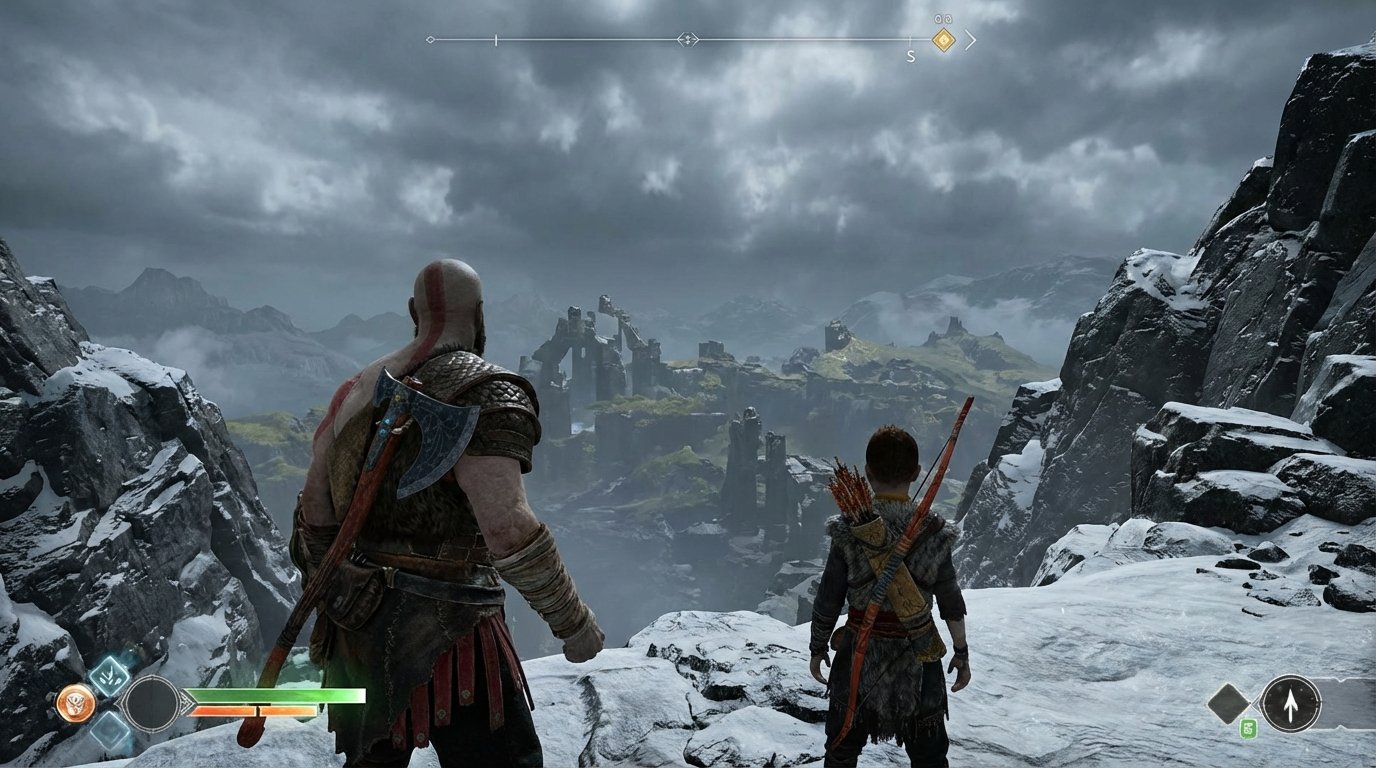Click the S direction indicator on bearing bar
The height and width of the screenshot is (768, 1376).
[910, 56]
